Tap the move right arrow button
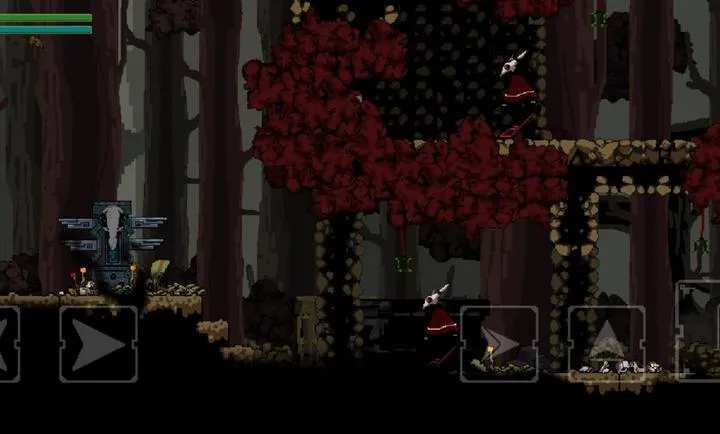The width and height of the screenshot is (720, 434). pos(98,344)
